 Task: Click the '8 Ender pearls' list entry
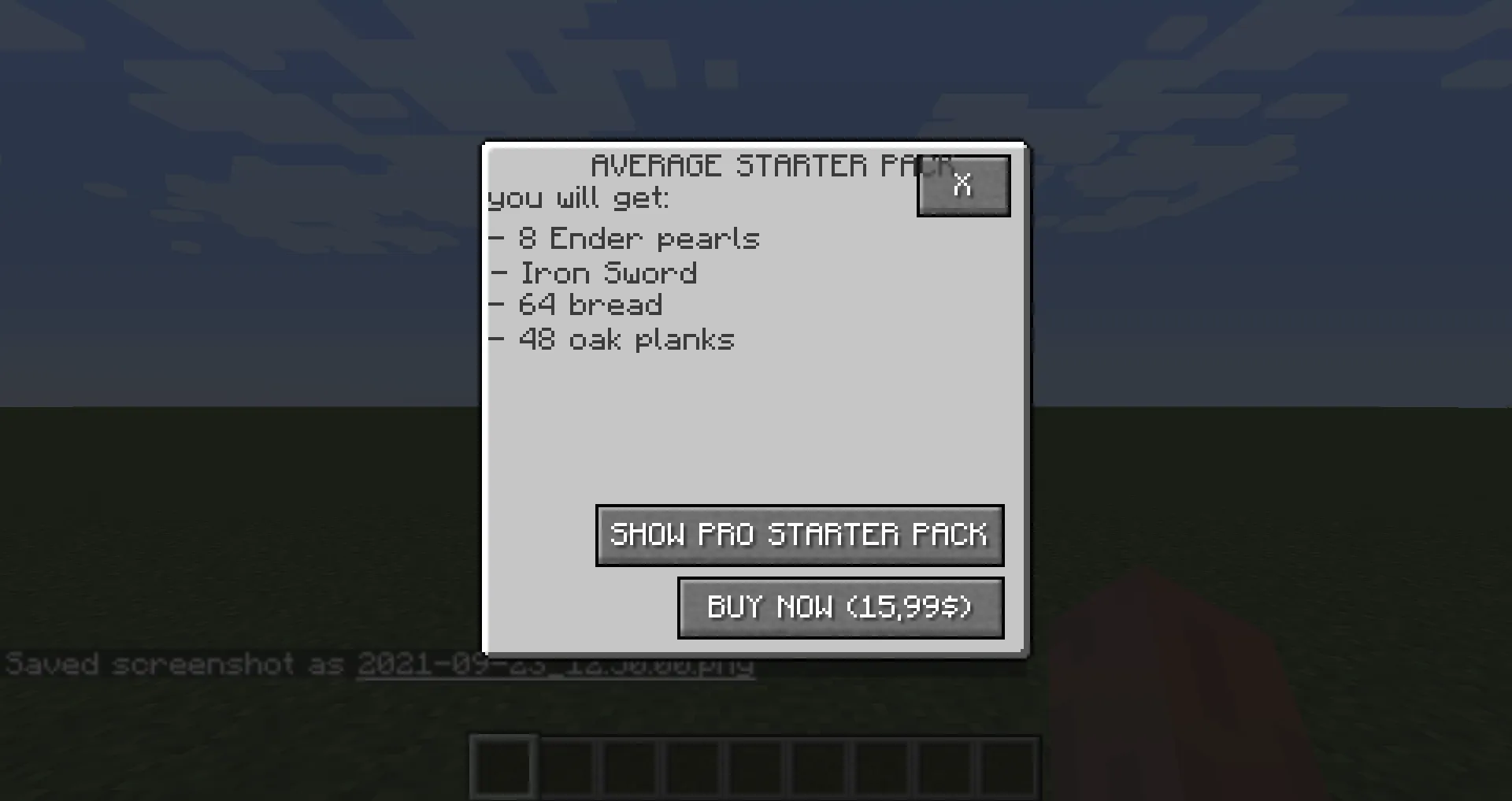tap(624, 238)
